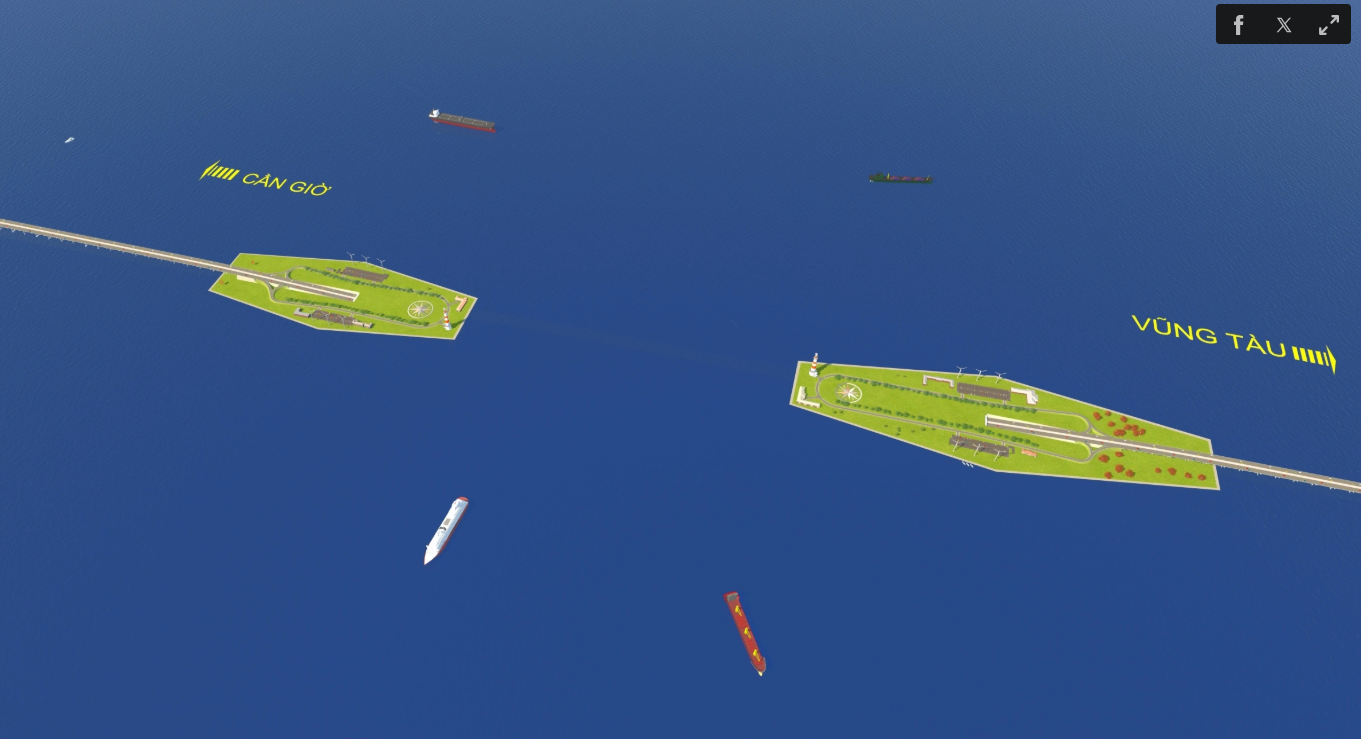
Task: Click the CẦN GIỜ place label
Action: [288, 183]
